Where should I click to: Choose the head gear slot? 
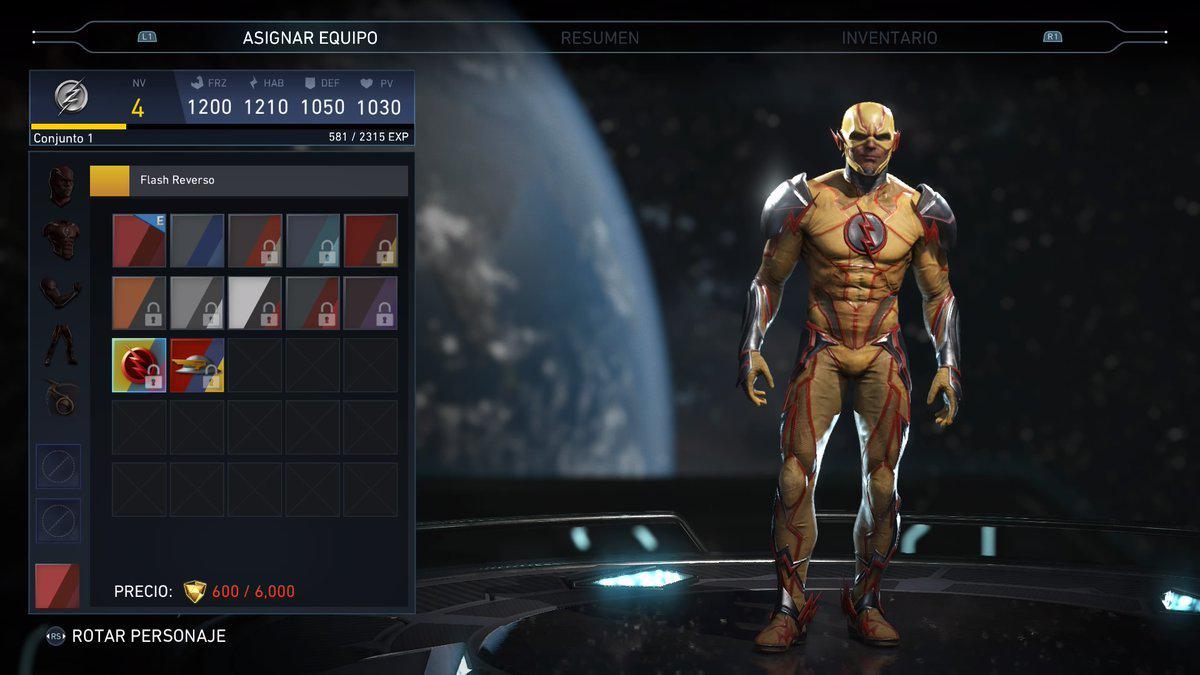click(61, 186)
